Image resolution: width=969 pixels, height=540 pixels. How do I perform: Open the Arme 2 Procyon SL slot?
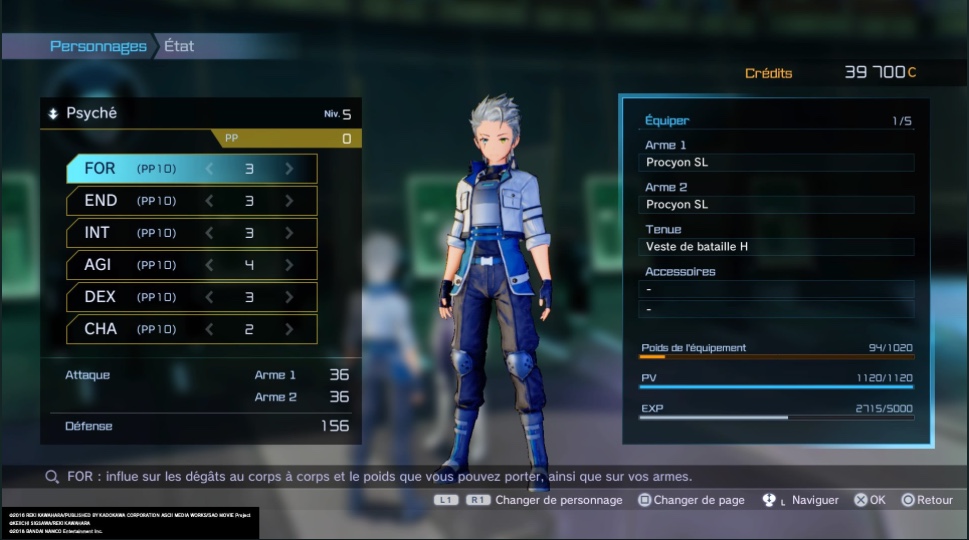pos(776,205)
